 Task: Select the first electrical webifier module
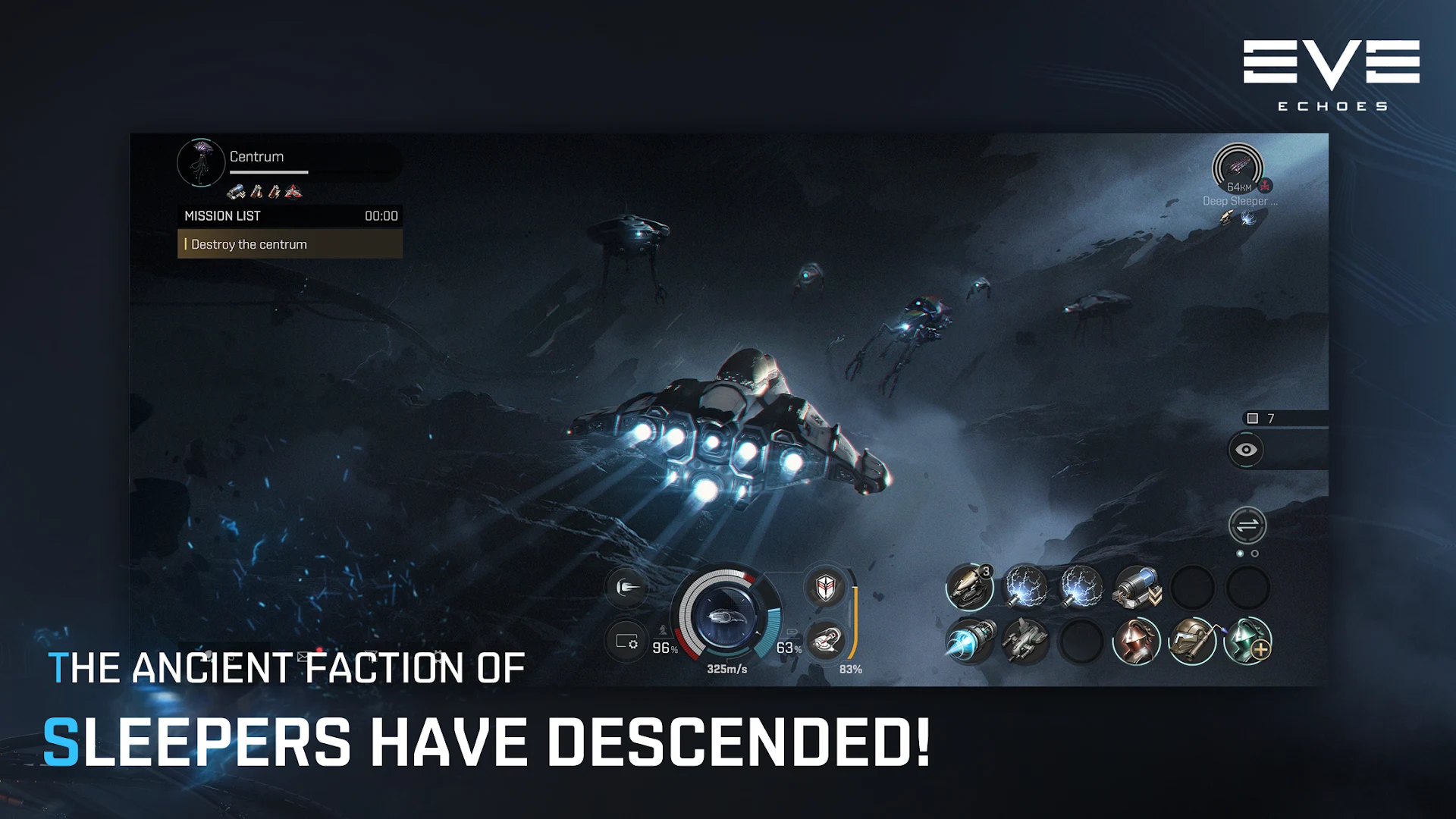click(x=1025, y=588)
